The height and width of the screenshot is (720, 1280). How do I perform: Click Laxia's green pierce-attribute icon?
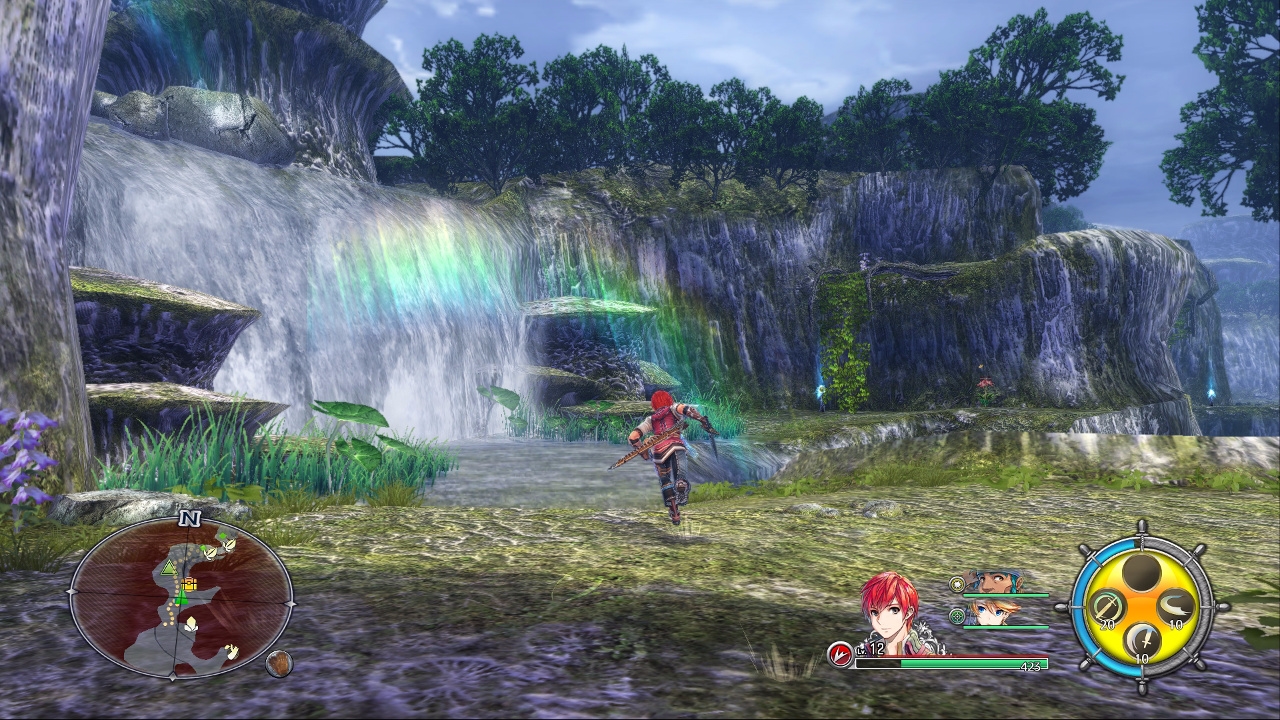pyautogui.click(x=957, y=616)
